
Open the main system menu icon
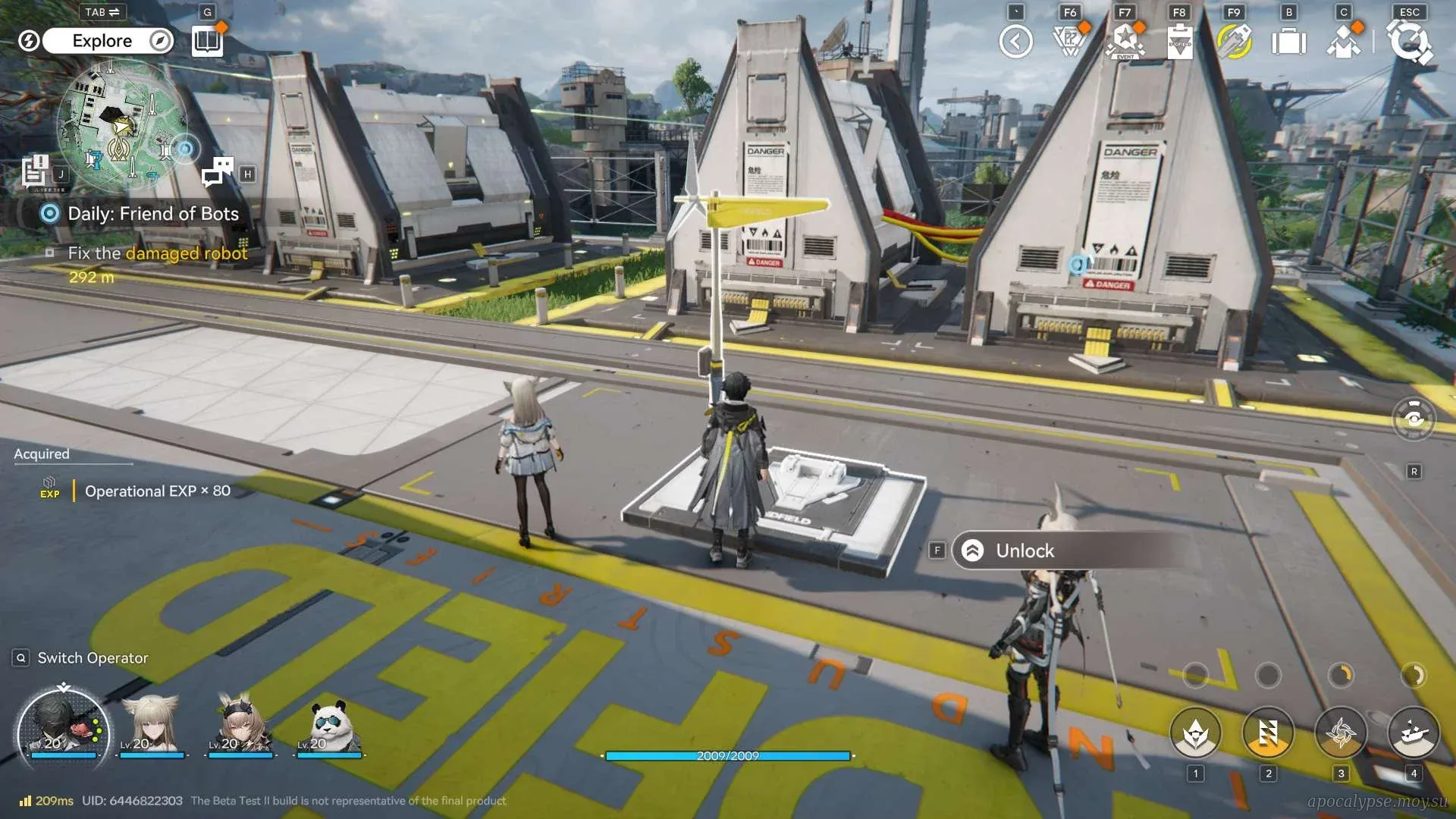1410,42
